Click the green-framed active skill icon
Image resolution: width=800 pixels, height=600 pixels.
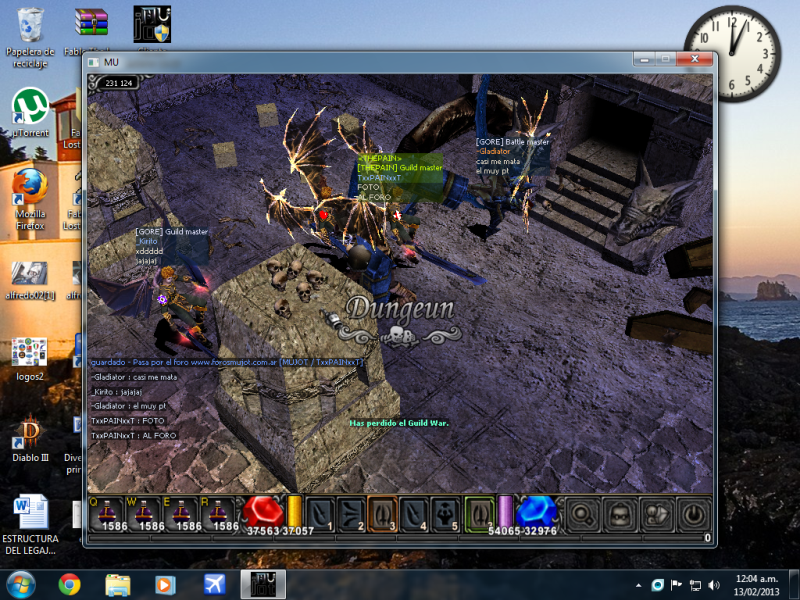tap(480, 512)
